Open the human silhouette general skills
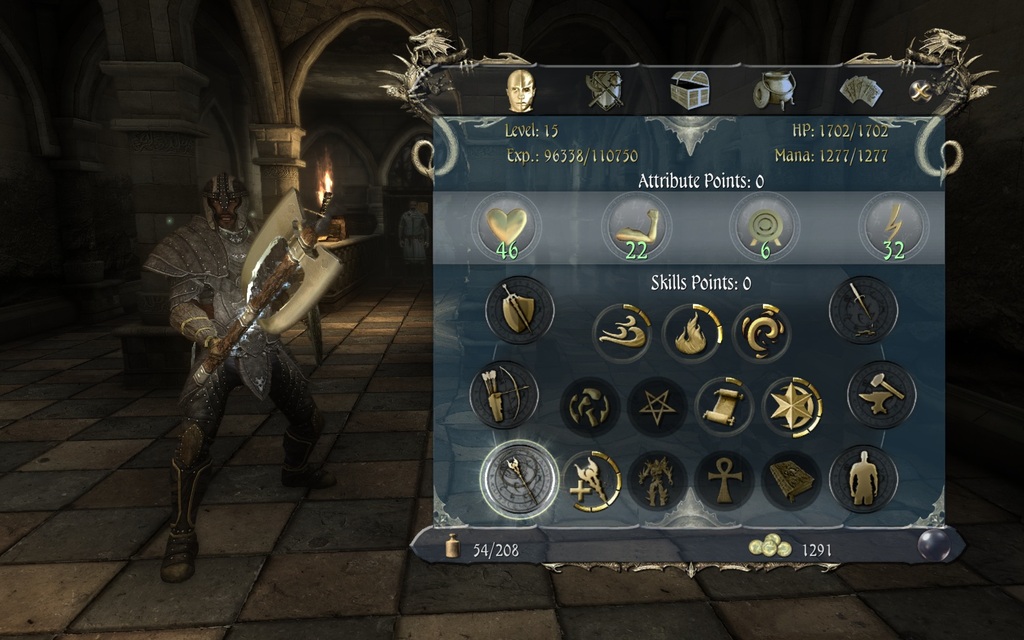1024x640 pixels. click(x=863, y=478)
